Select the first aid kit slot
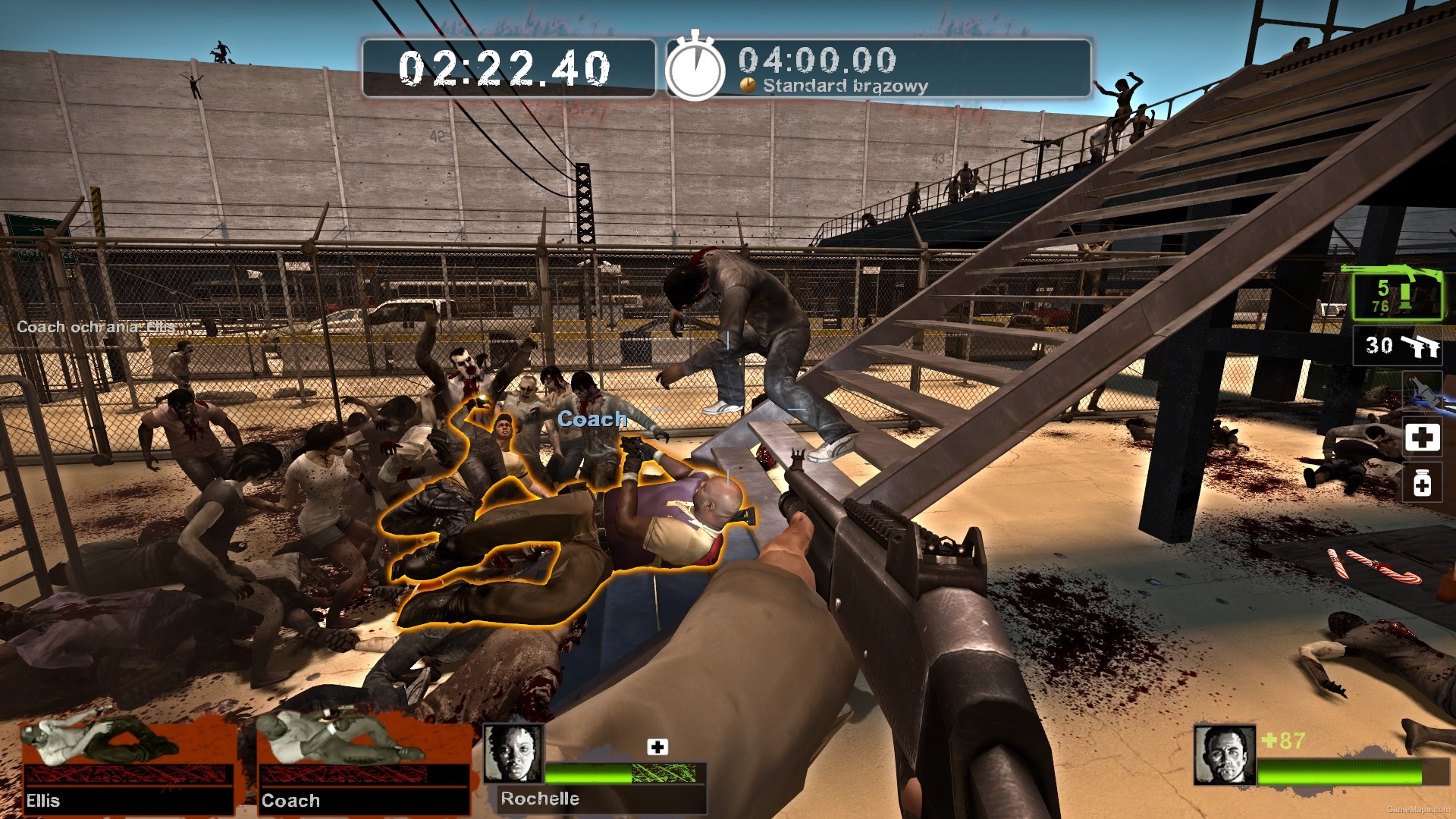1456x819 pixels. point(1422,437)
